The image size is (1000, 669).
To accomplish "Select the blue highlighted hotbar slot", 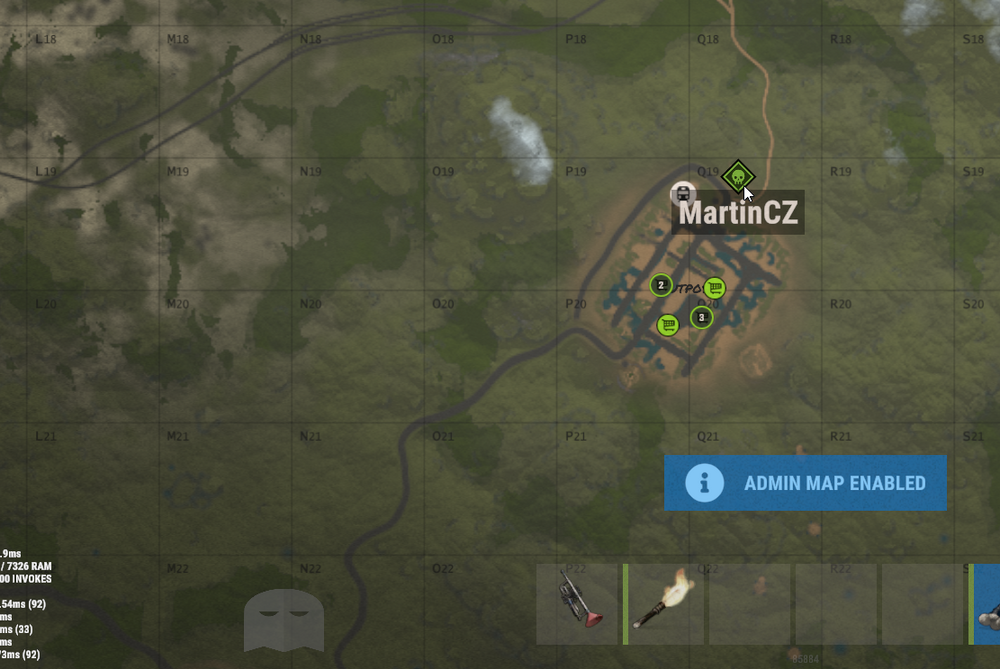I will point(987,604).
